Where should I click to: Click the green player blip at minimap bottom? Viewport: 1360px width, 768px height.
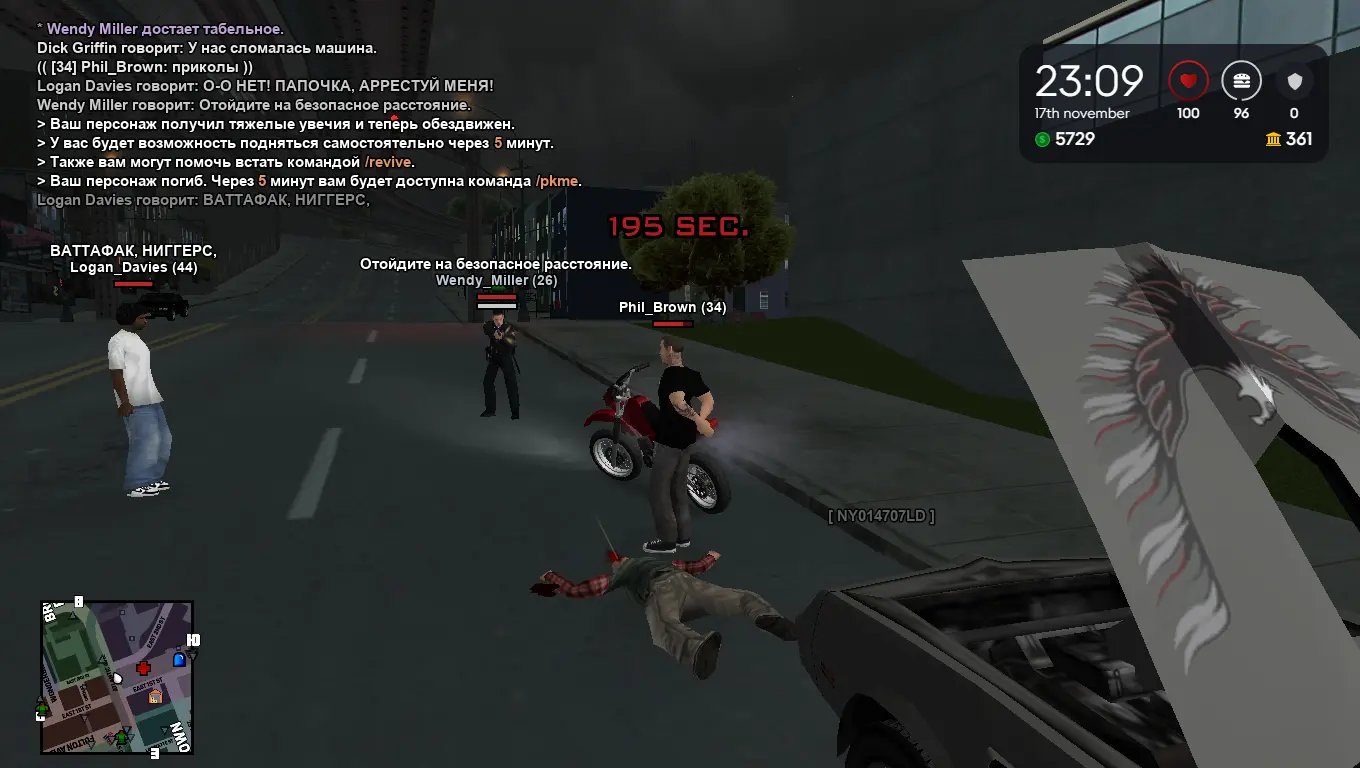[x=121, y=737]
